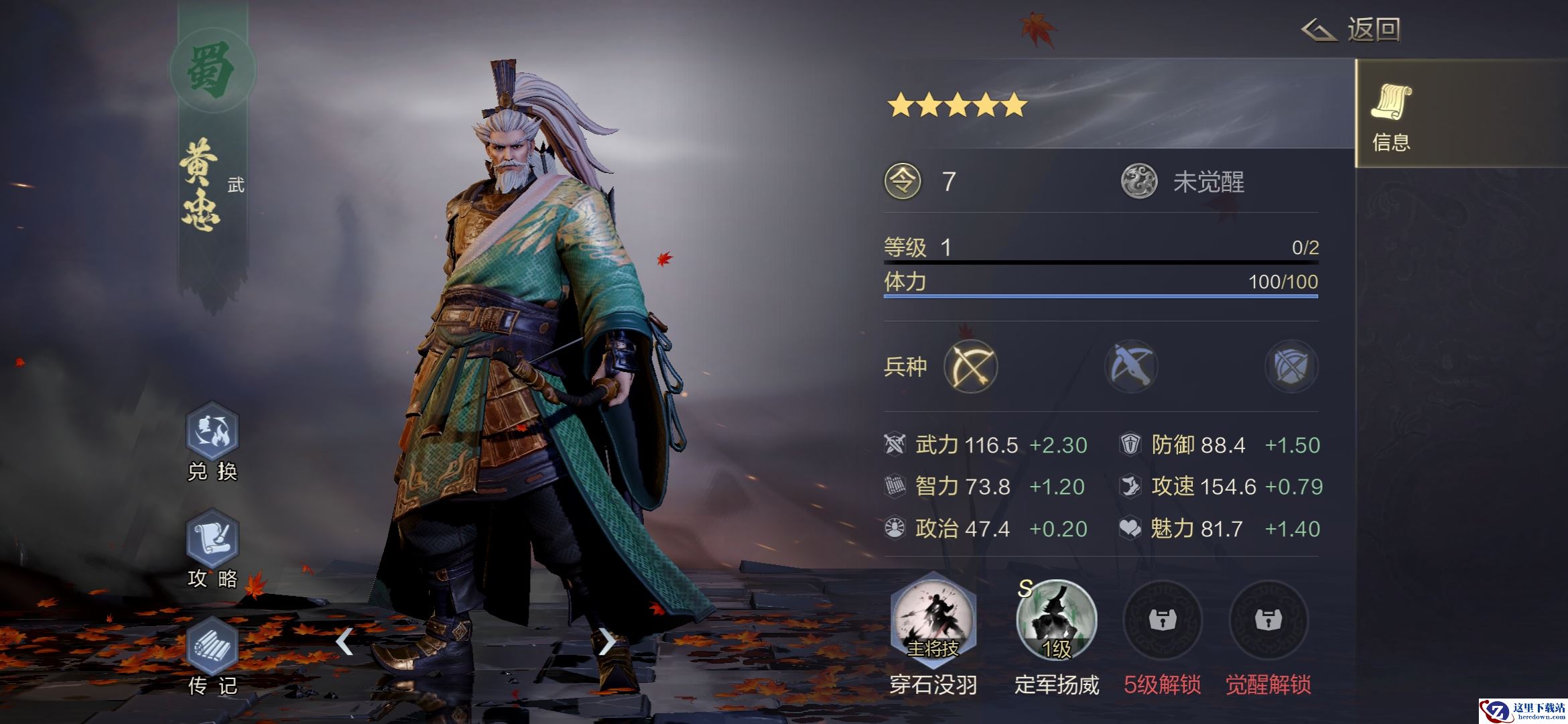Select the bow troop type icon
Image resolution: width=1568 pixels, height=724 pixels.
pyautogui.click(x=970, y=367)
